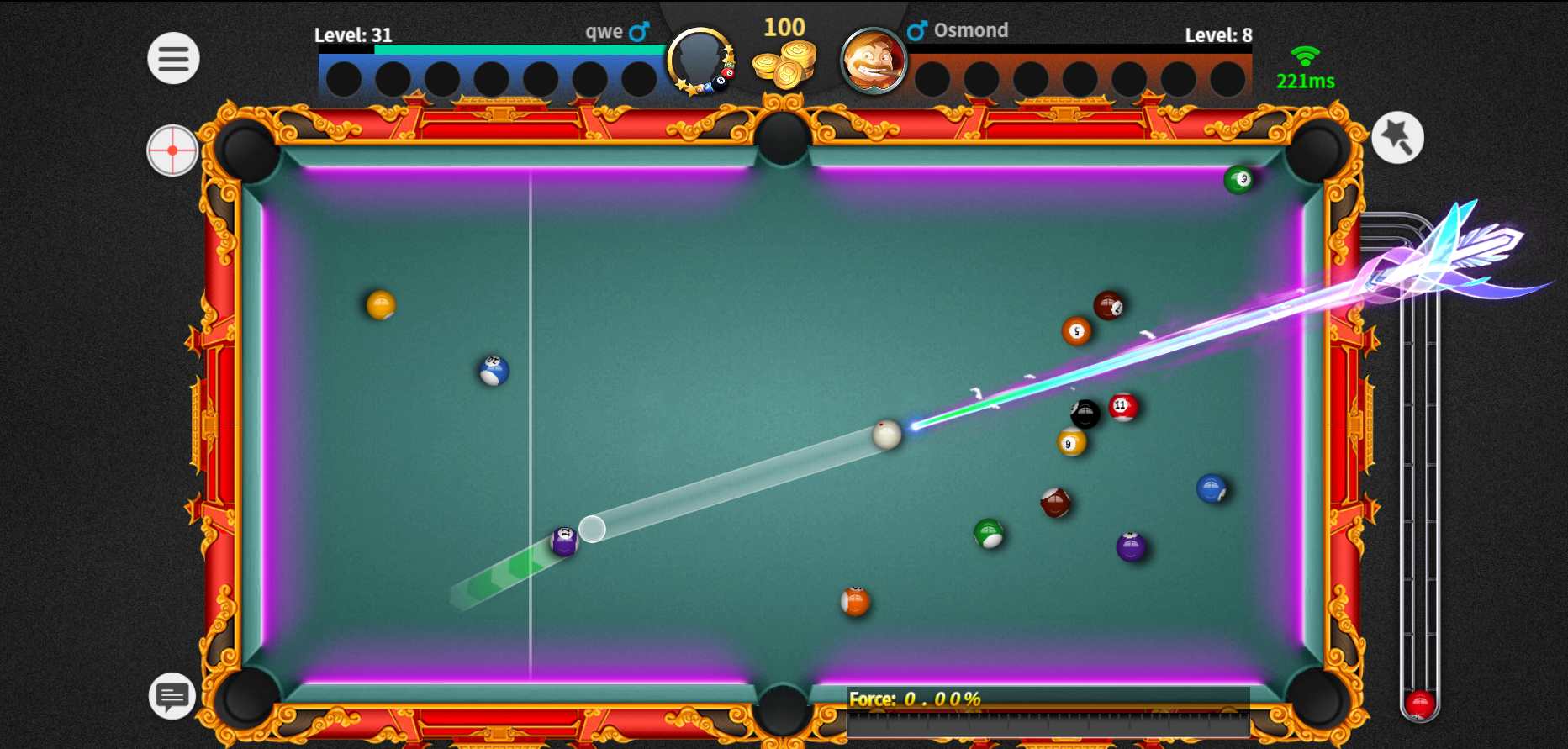Screen dimensions: 1568x749
Task: Open the hamburger menu
Action: point(173,58)
